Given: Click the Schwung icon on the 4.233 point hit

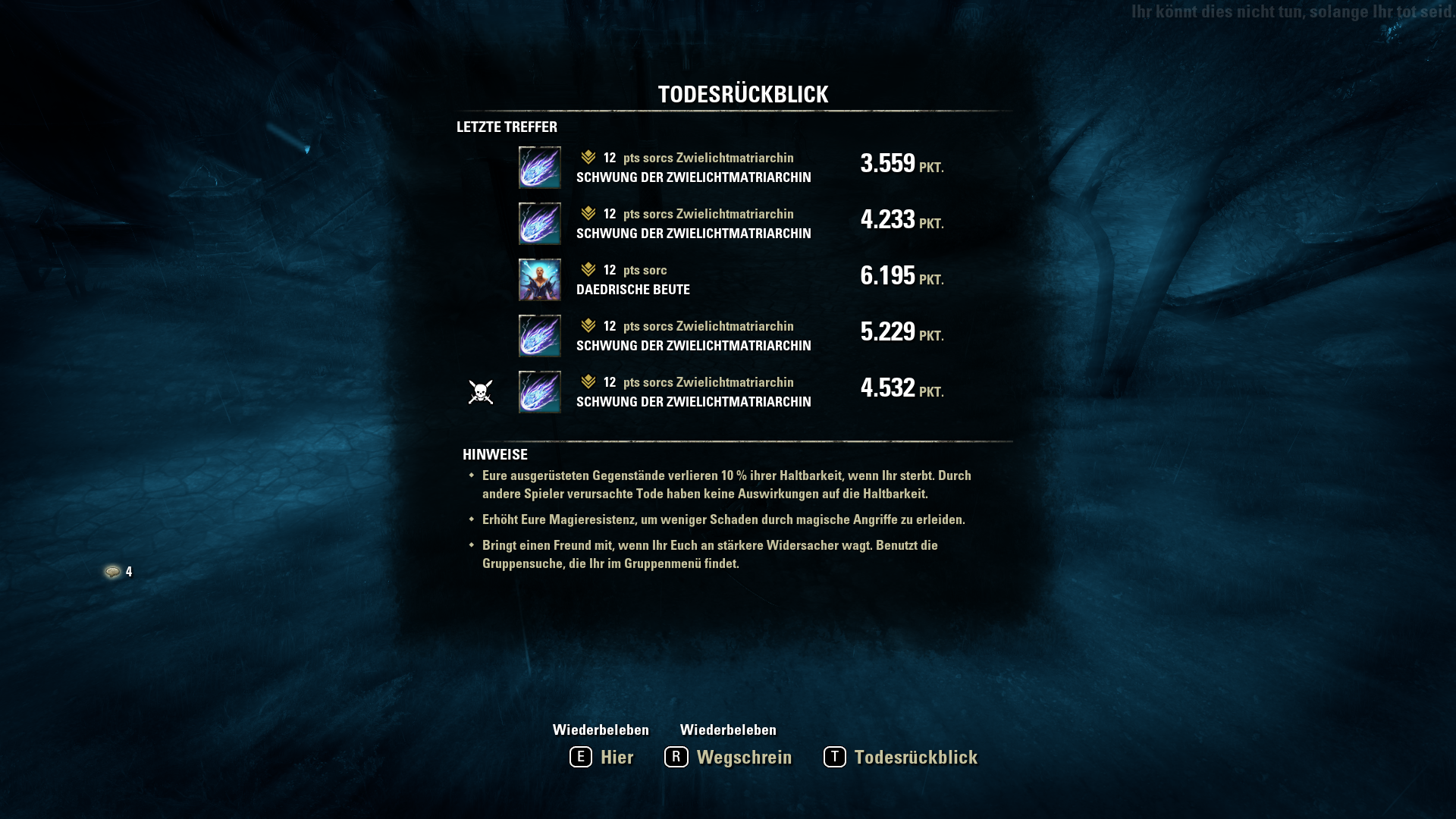Looking at the screenshot, I should (539, 223).
